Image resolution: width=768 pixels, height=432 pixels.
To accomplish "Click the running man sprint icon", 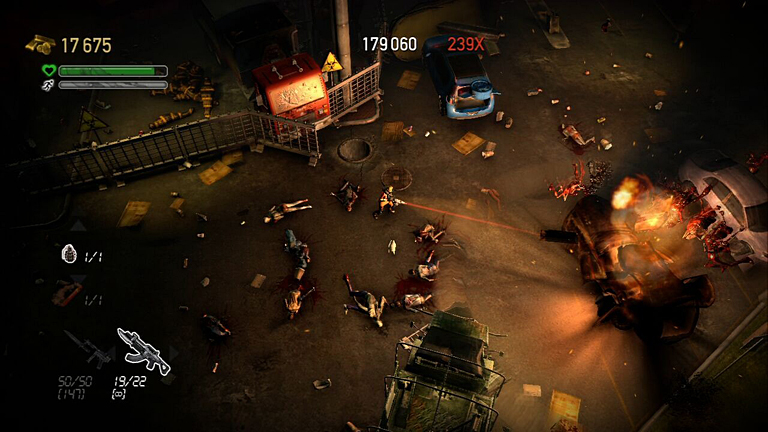I will (x=48, y=85).
